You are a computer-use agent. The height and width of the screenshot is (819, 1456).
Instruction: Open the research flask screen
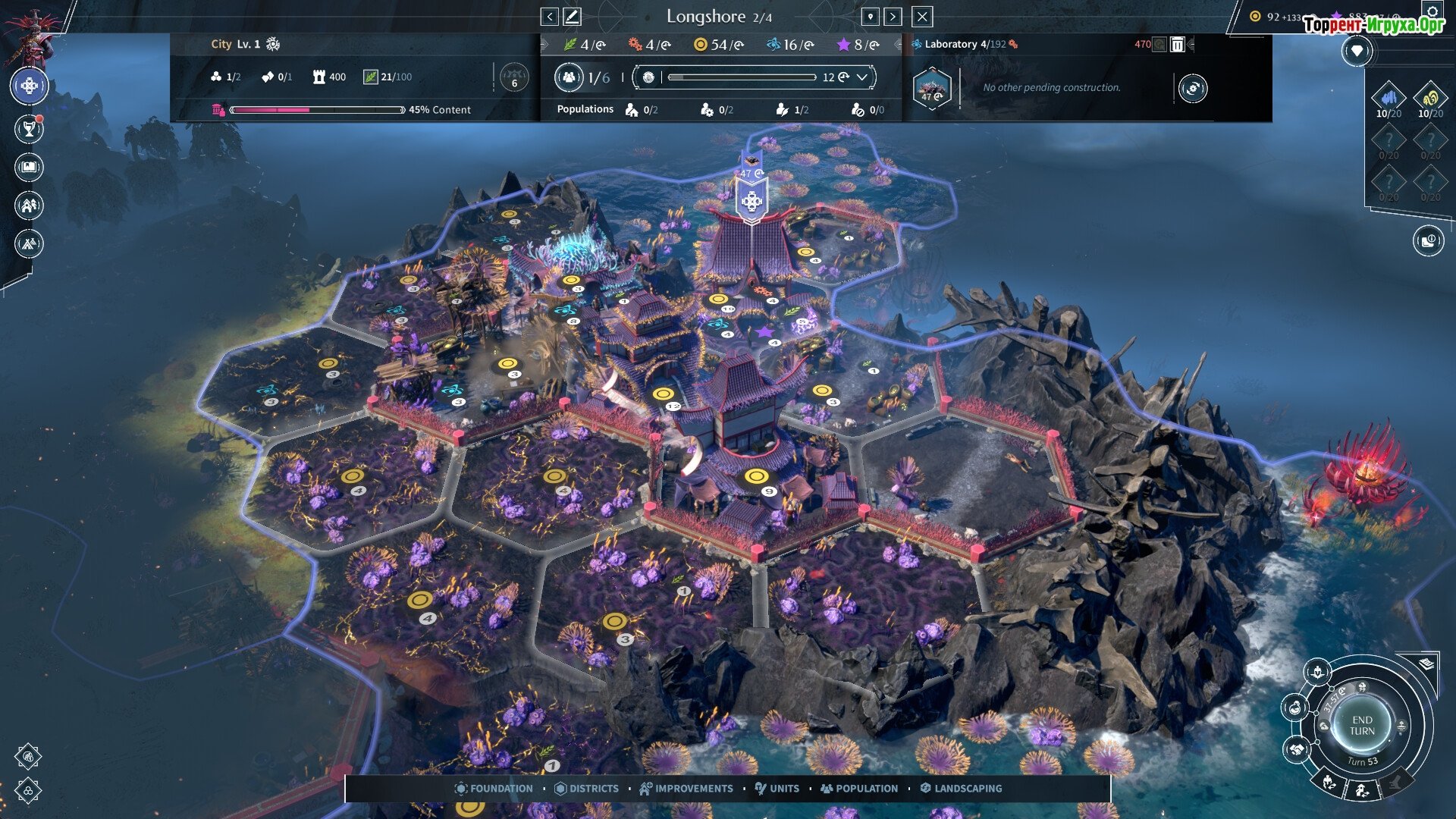(1294, 708)
